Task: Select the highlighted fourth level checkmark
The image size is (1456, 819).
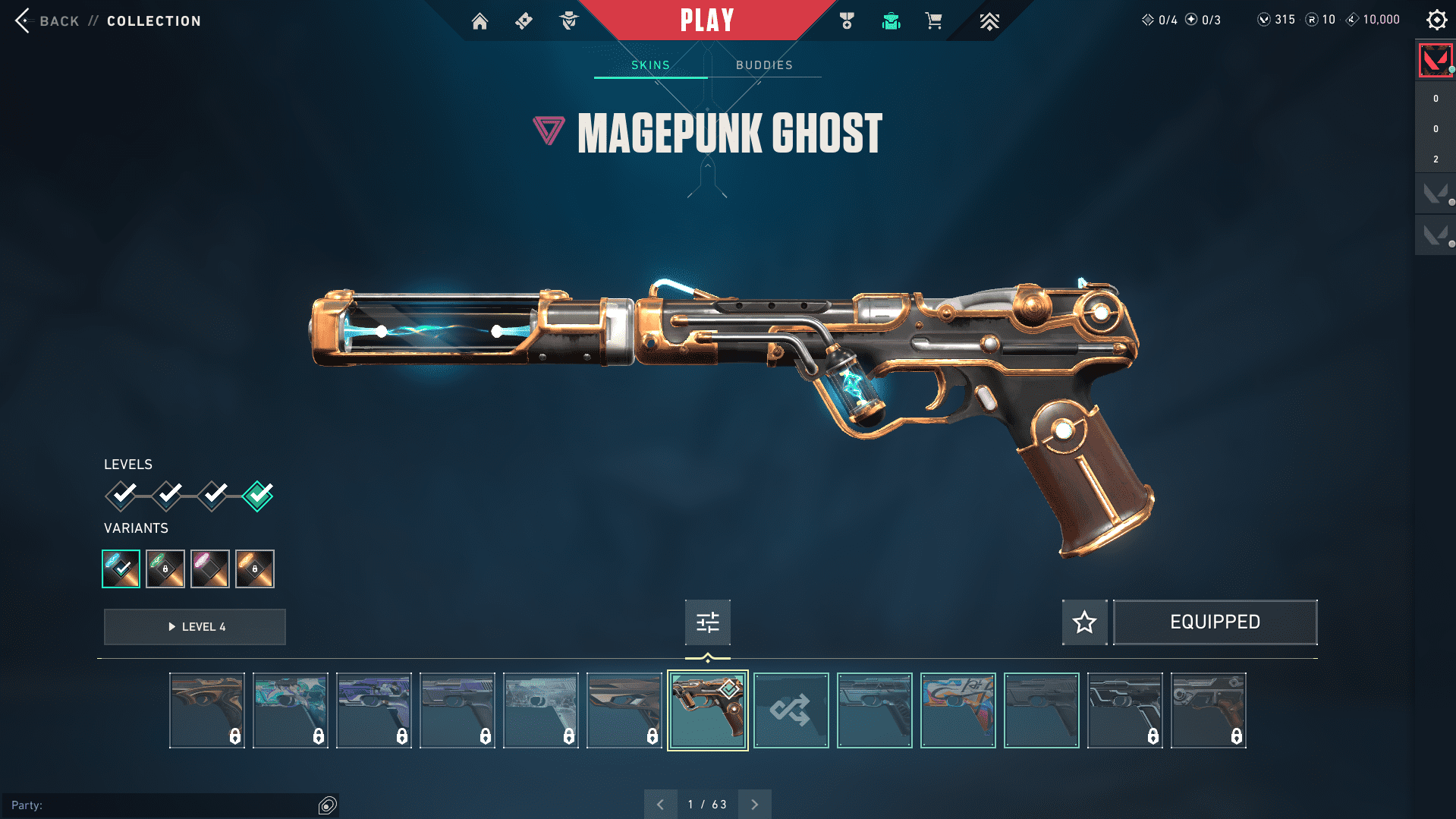Action: (x=258, y=496)
